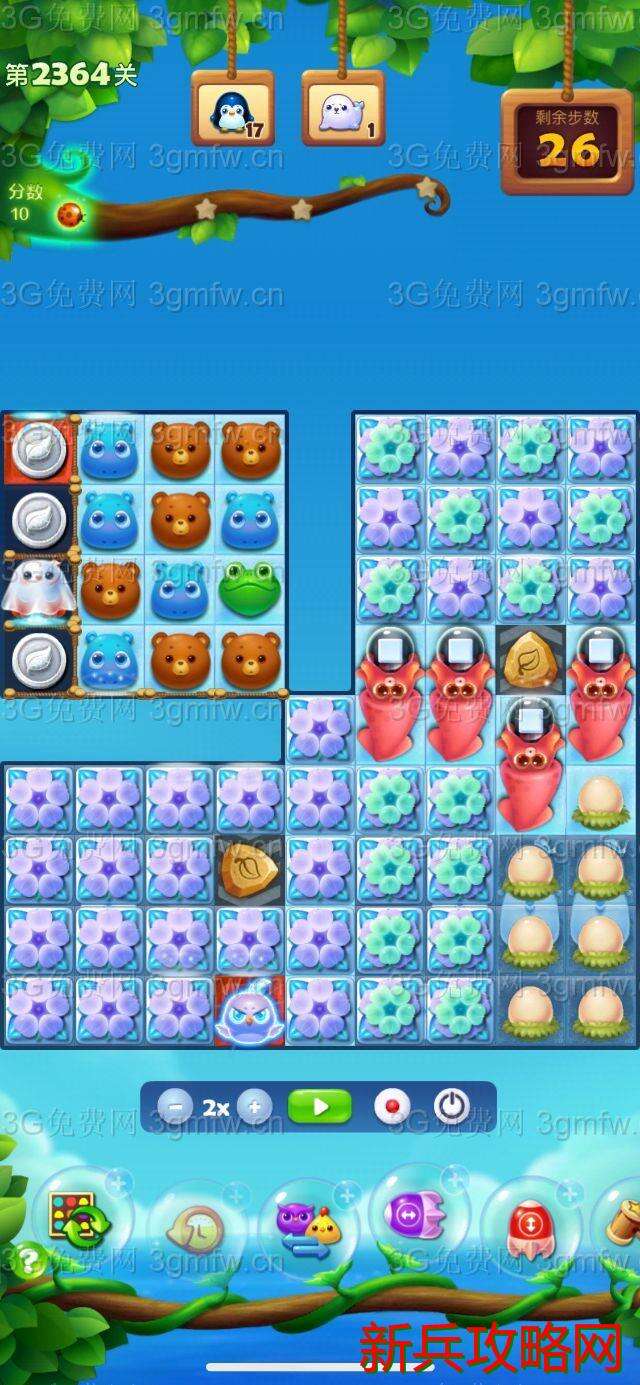Activate the undo-move clock booster
The width and height of the screenshot is (640, 1385).
click(195, 1228)
